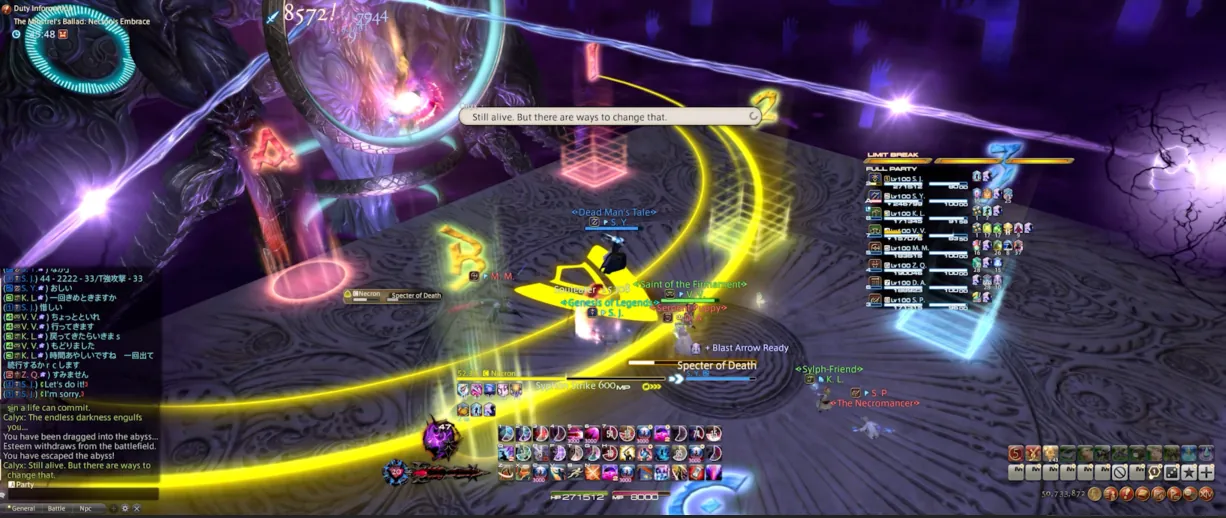Click the plus sign macro button
Viewport: 1226px width, 518px height.
1206,473
